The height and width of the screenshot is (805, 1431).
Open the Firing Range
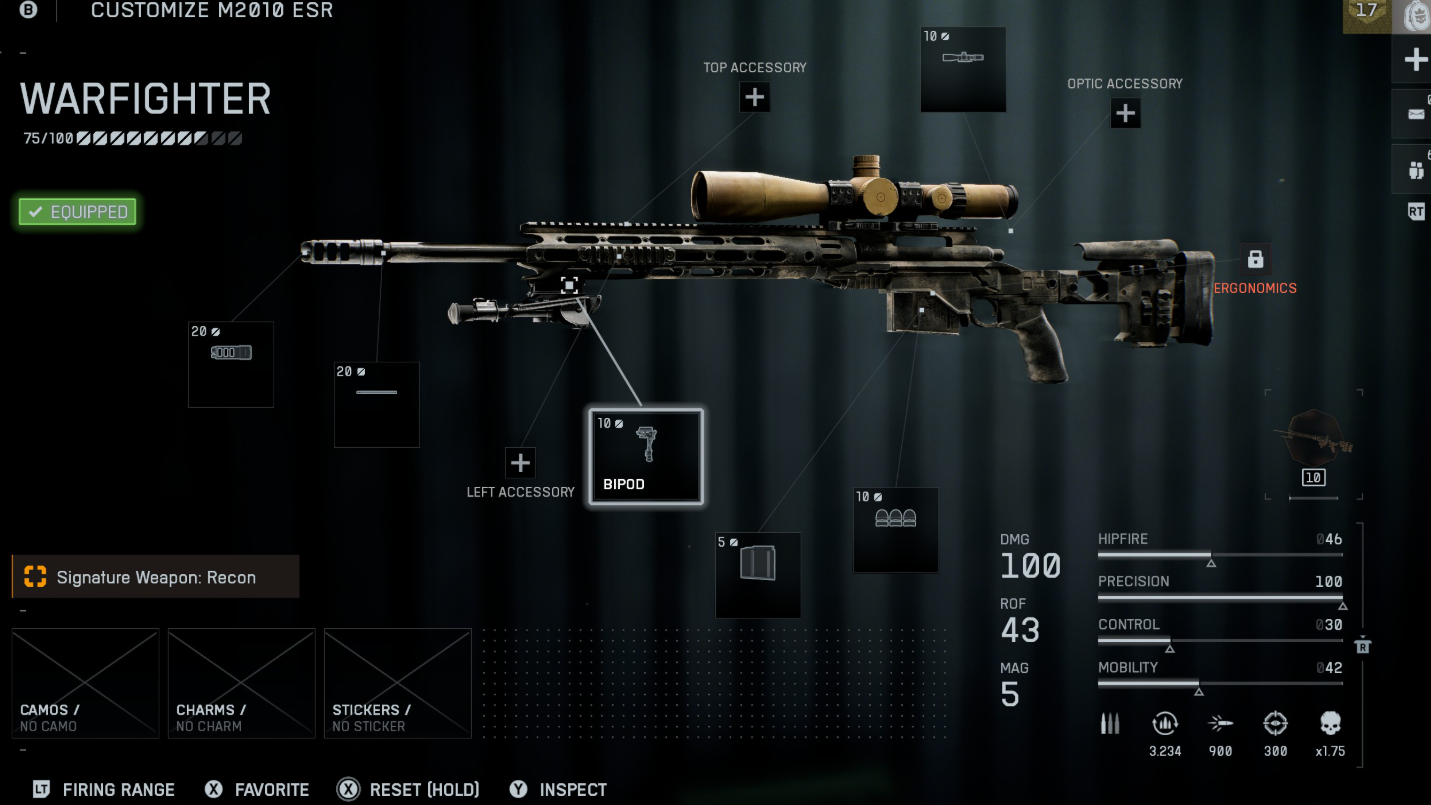coord(106,790)
